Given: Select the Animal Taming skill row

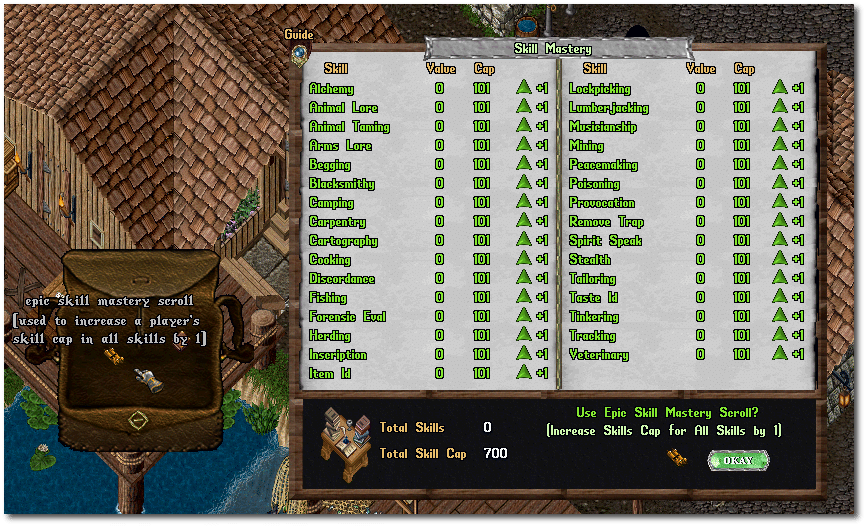Looking at the screenshot, I should click(349, 127).
